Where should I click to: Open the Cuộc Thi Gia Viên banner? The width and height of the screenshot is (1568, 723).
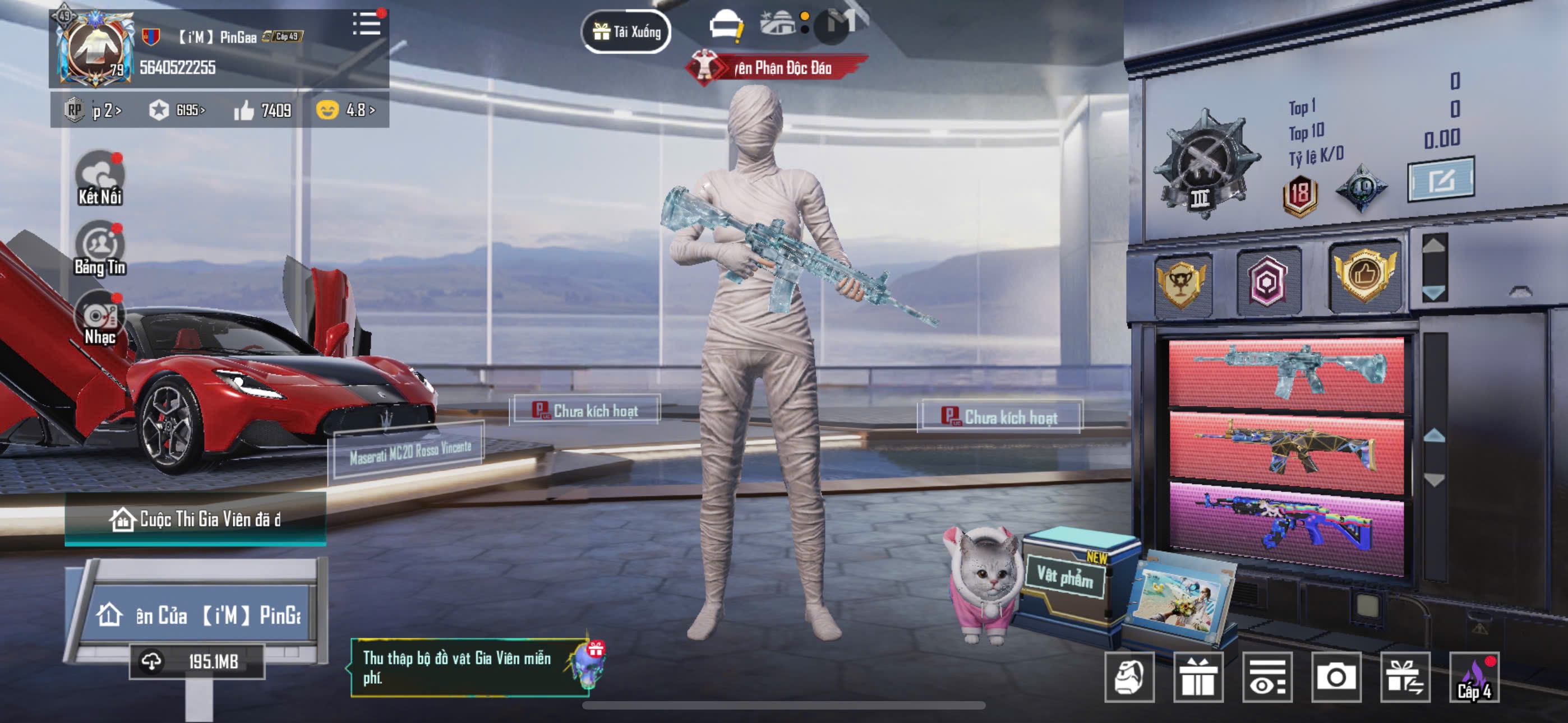click(x=195, y=519)
